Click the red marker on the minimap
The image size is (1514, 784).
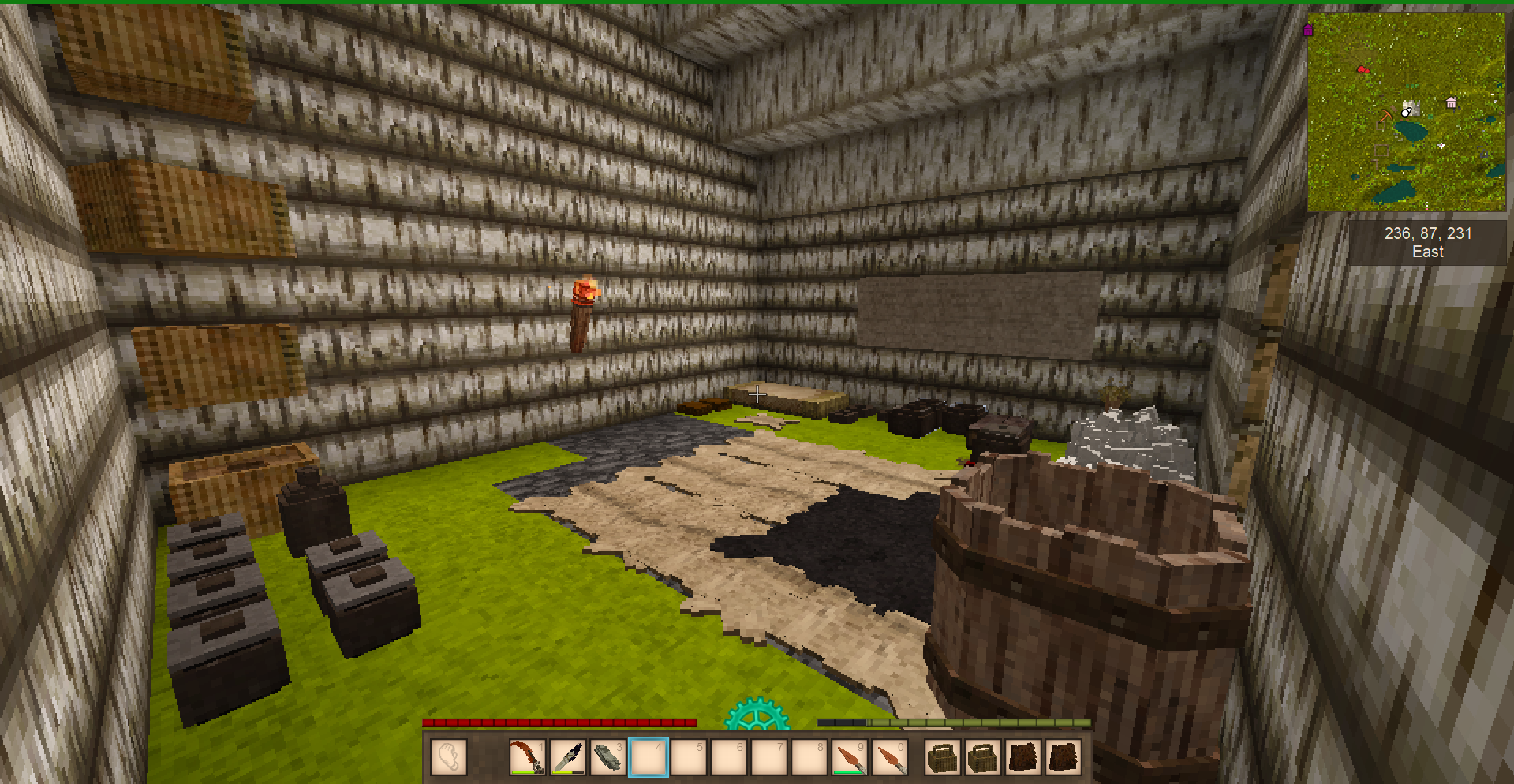point(1363,70)
